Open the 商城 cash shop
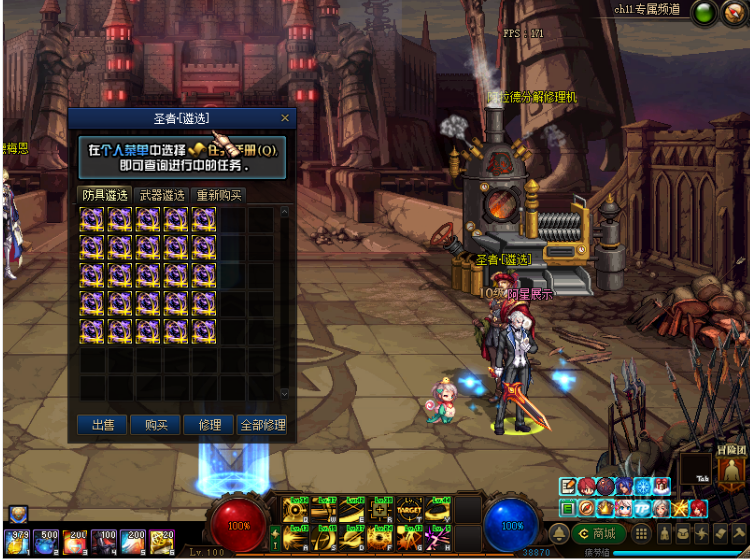Viewport: 750px width, 559px height. 595,533
